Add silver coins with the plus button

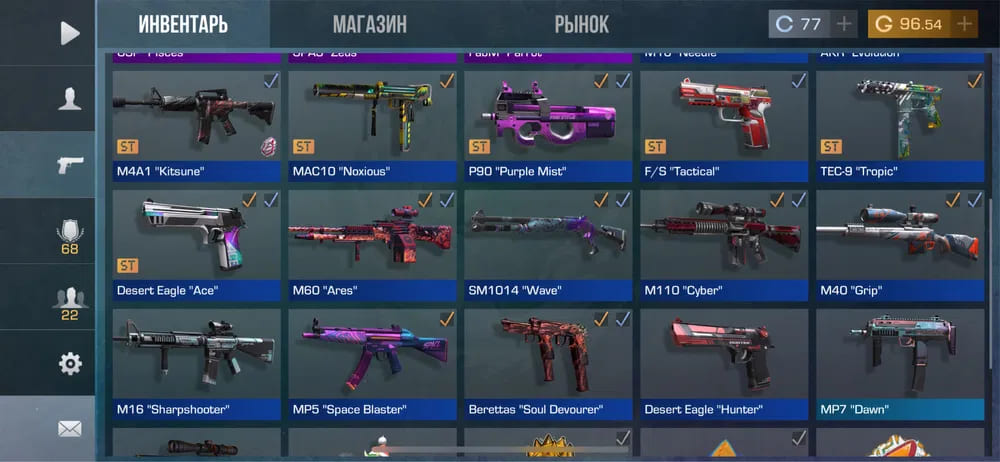(x=844, y=24)
